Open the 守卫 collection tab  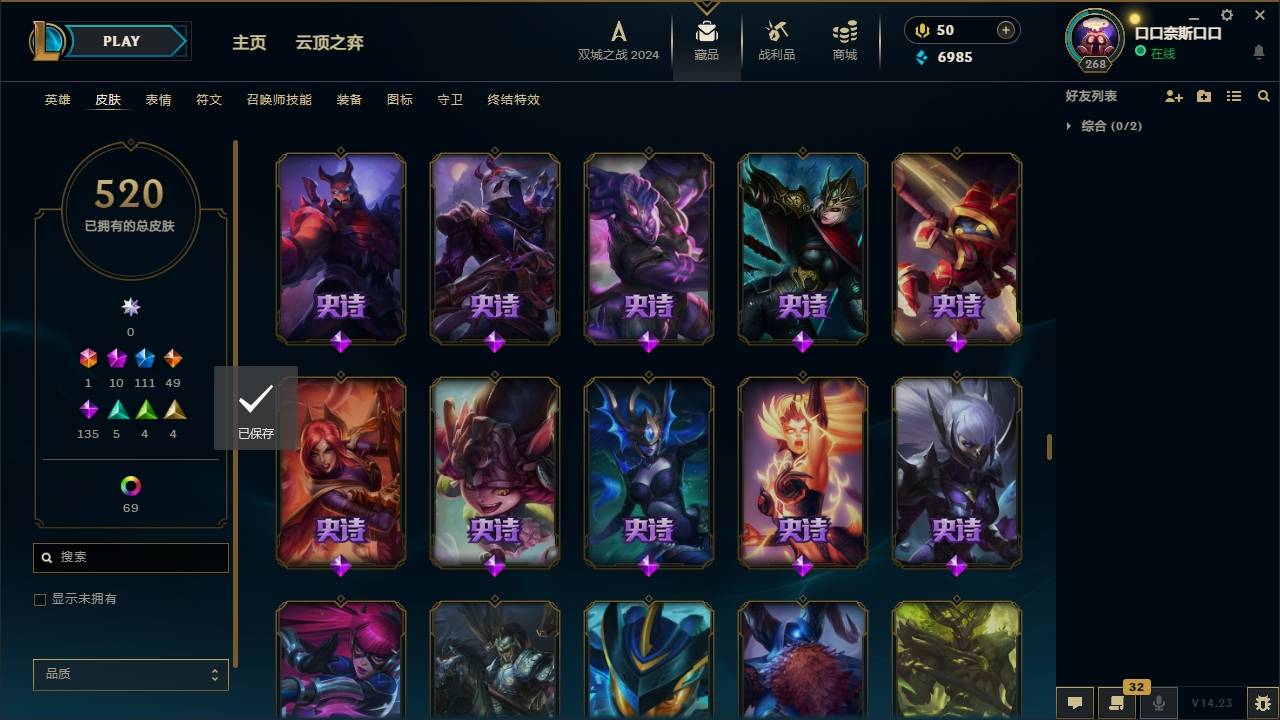pyautogui.click(x=449, y=99)
